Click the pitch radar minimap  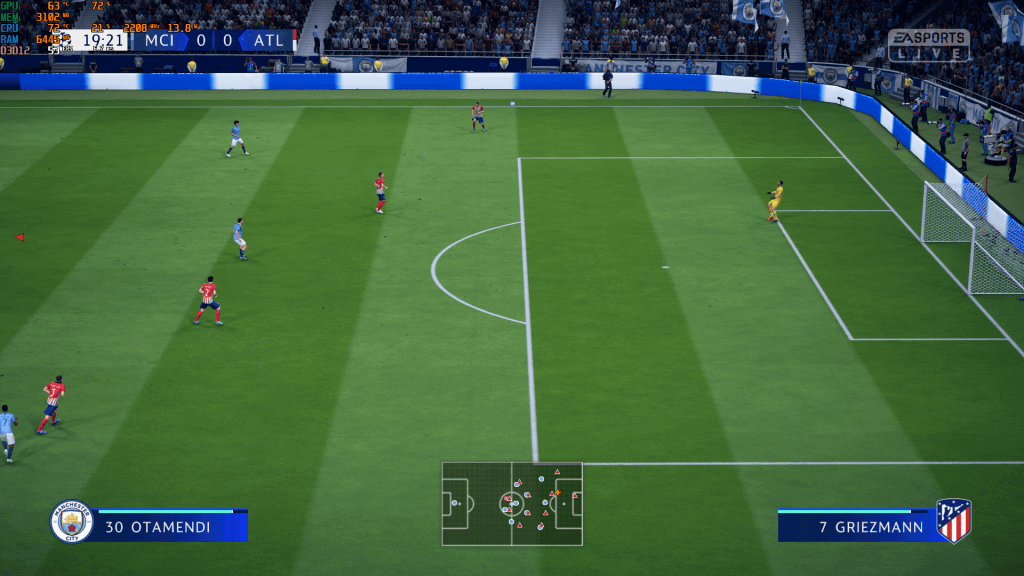tap(512, 503)
